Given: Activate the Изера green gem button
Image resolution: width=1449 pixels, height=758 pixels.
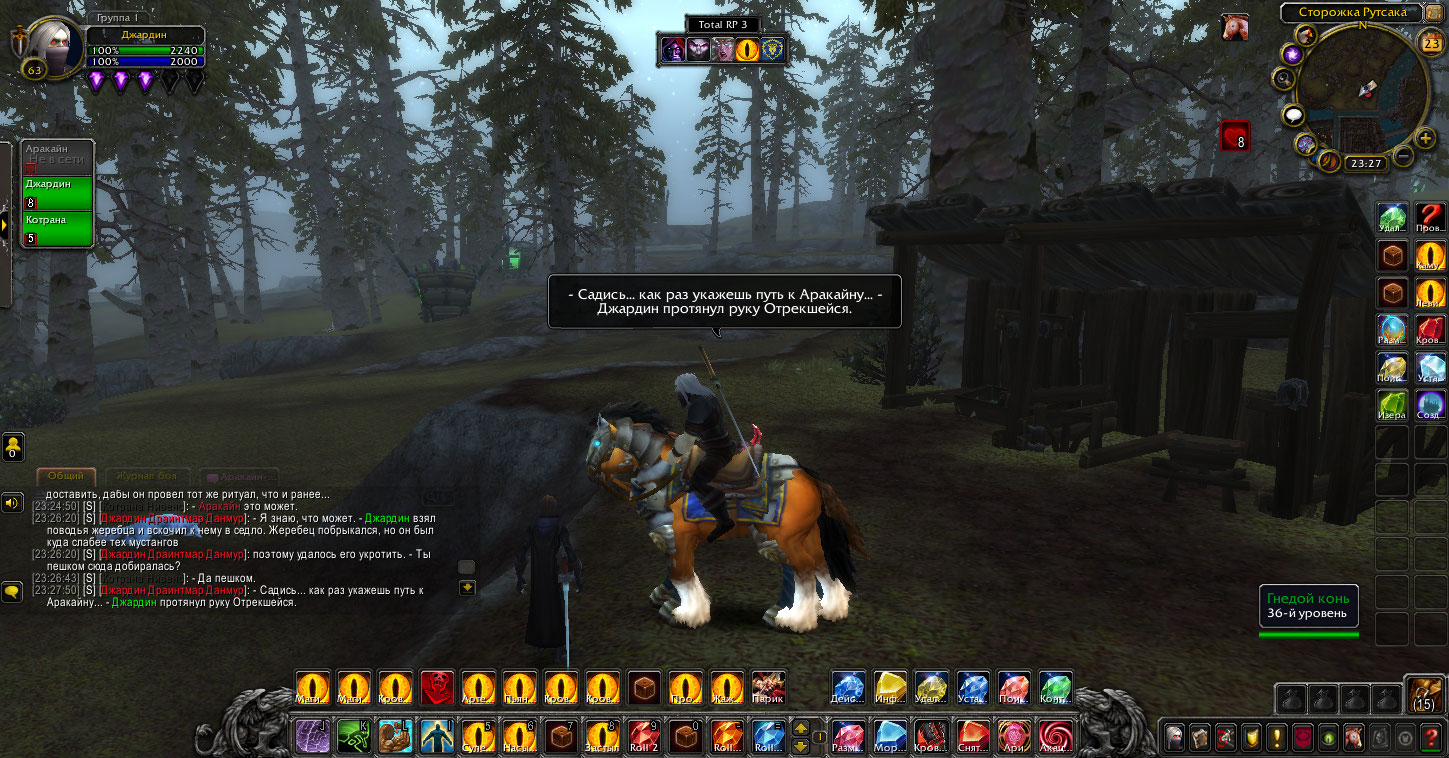Looking at the screenshot, I should tap(1391, 404).
